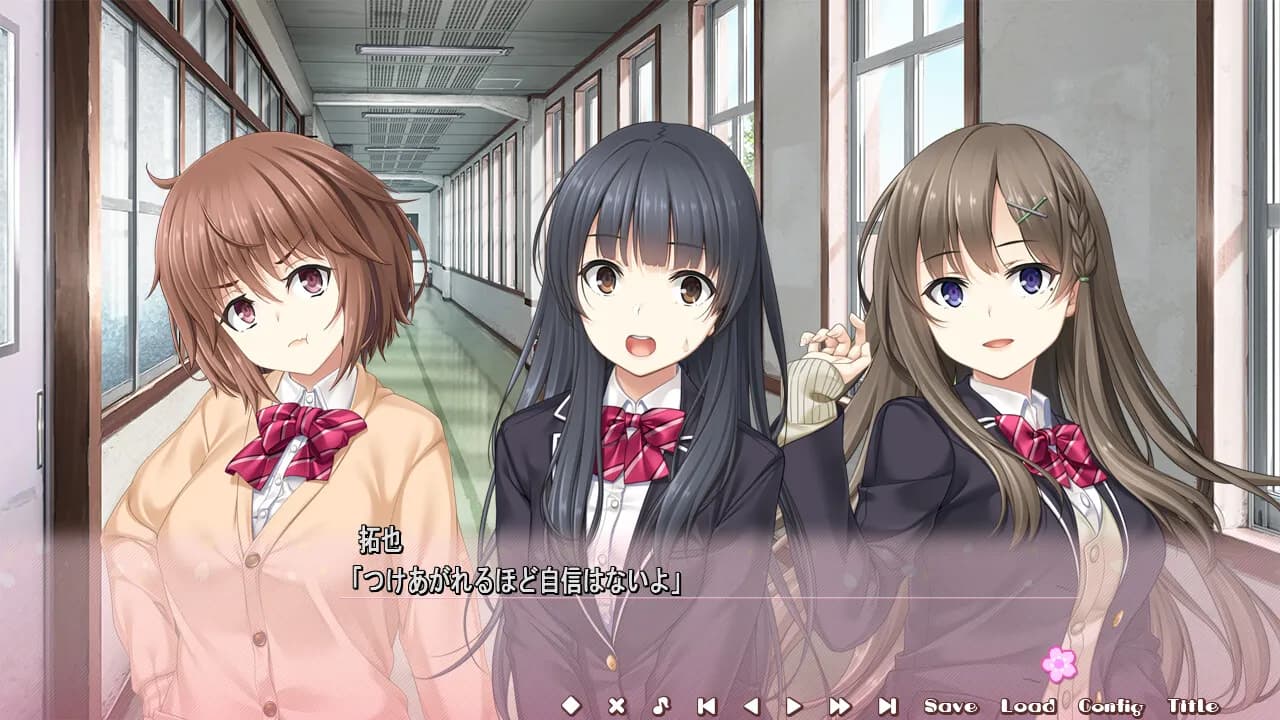Open the Save menu

(x=950, y=706)
